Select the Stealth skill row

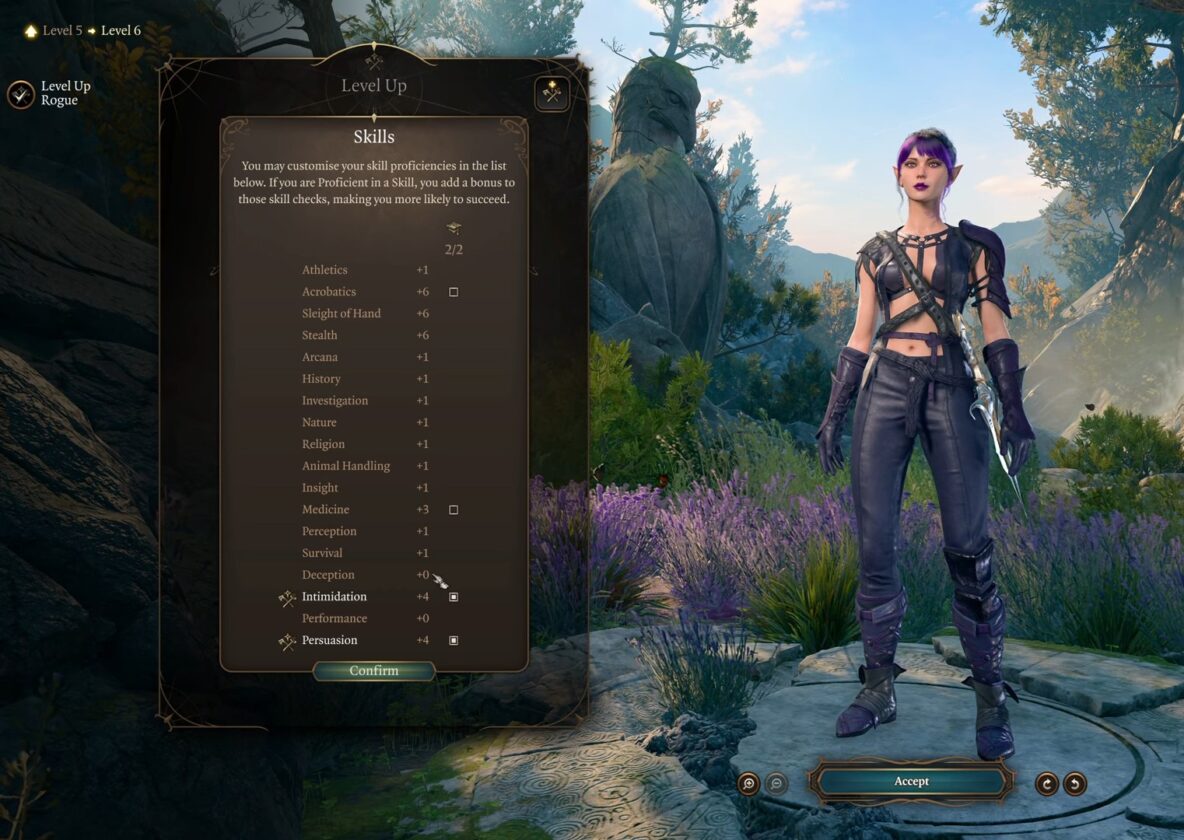[320, 335]
